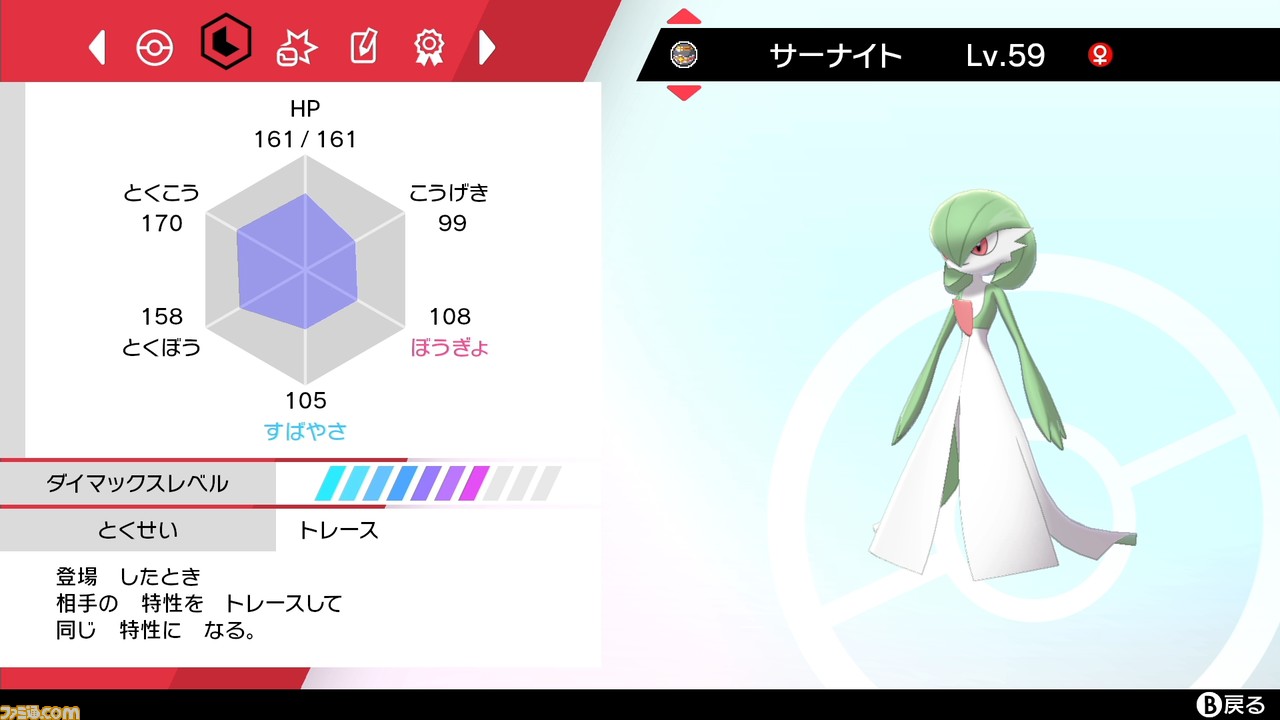Click the トレース ability name
Image resolution: width=1280 pixels, height=720 pixels.
point(340,531)
